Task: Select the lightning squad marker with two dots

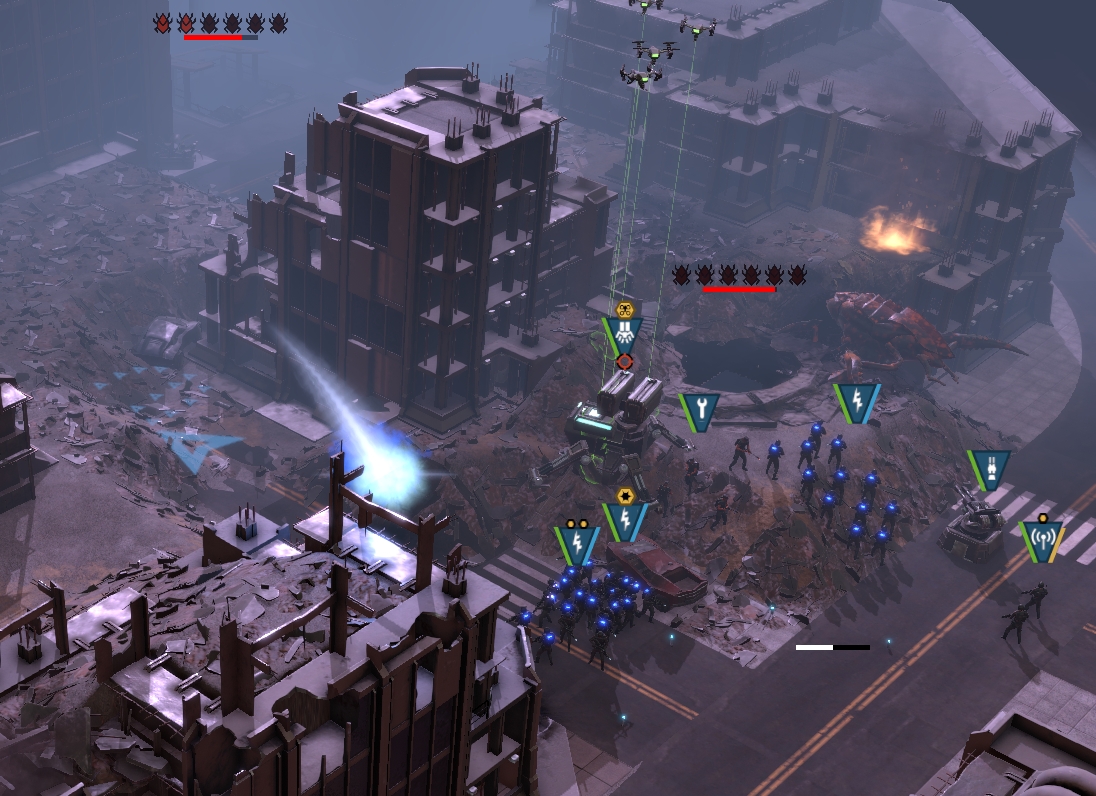Action: click(x=577, y=543)
